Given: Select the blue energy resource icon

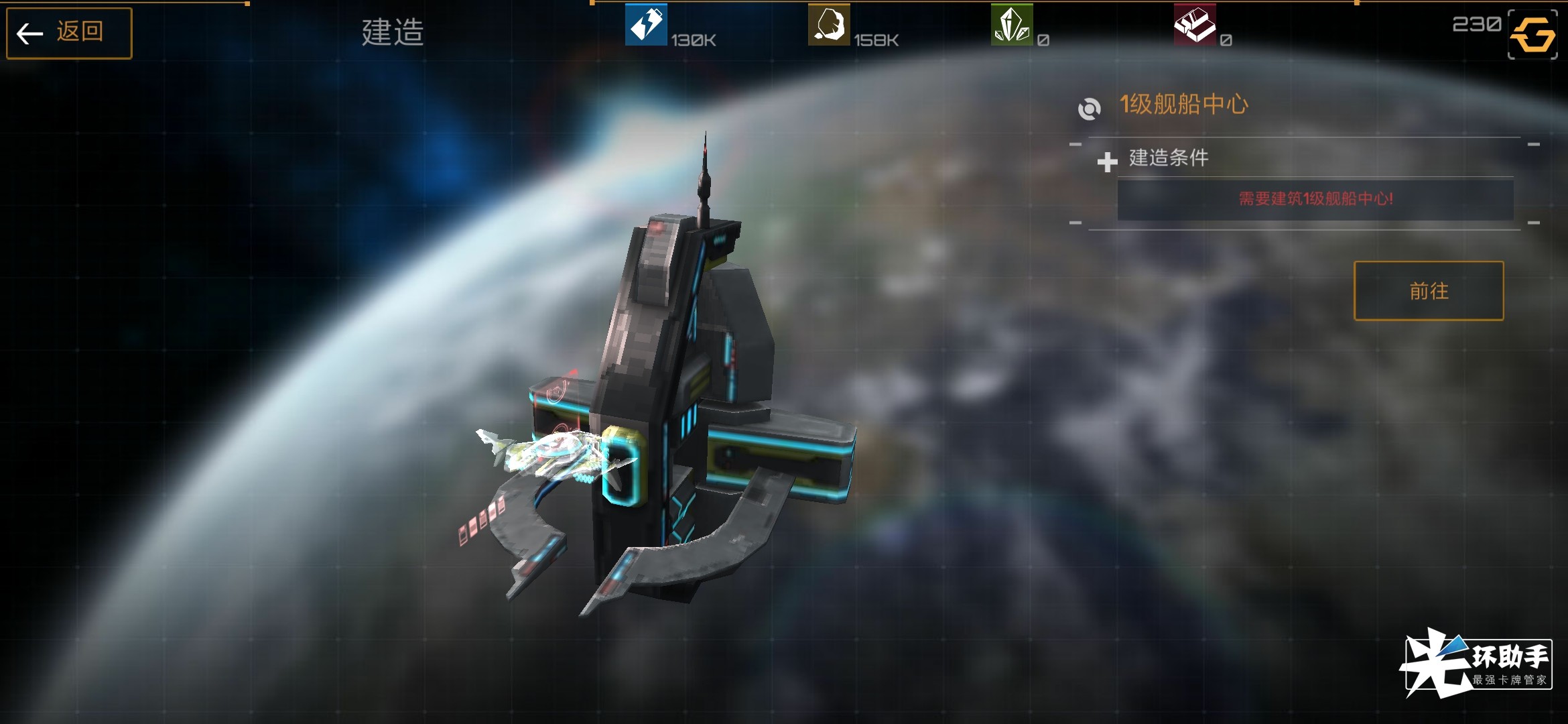Looking at the screenshot, I should [645, 25].
